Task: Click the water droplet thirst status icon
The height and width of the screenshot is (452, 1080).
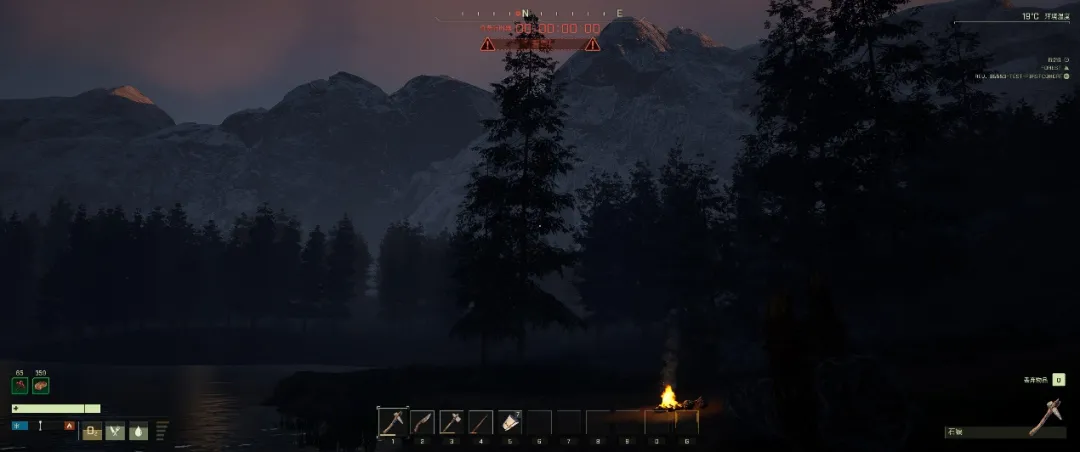Action: (138, 431)
